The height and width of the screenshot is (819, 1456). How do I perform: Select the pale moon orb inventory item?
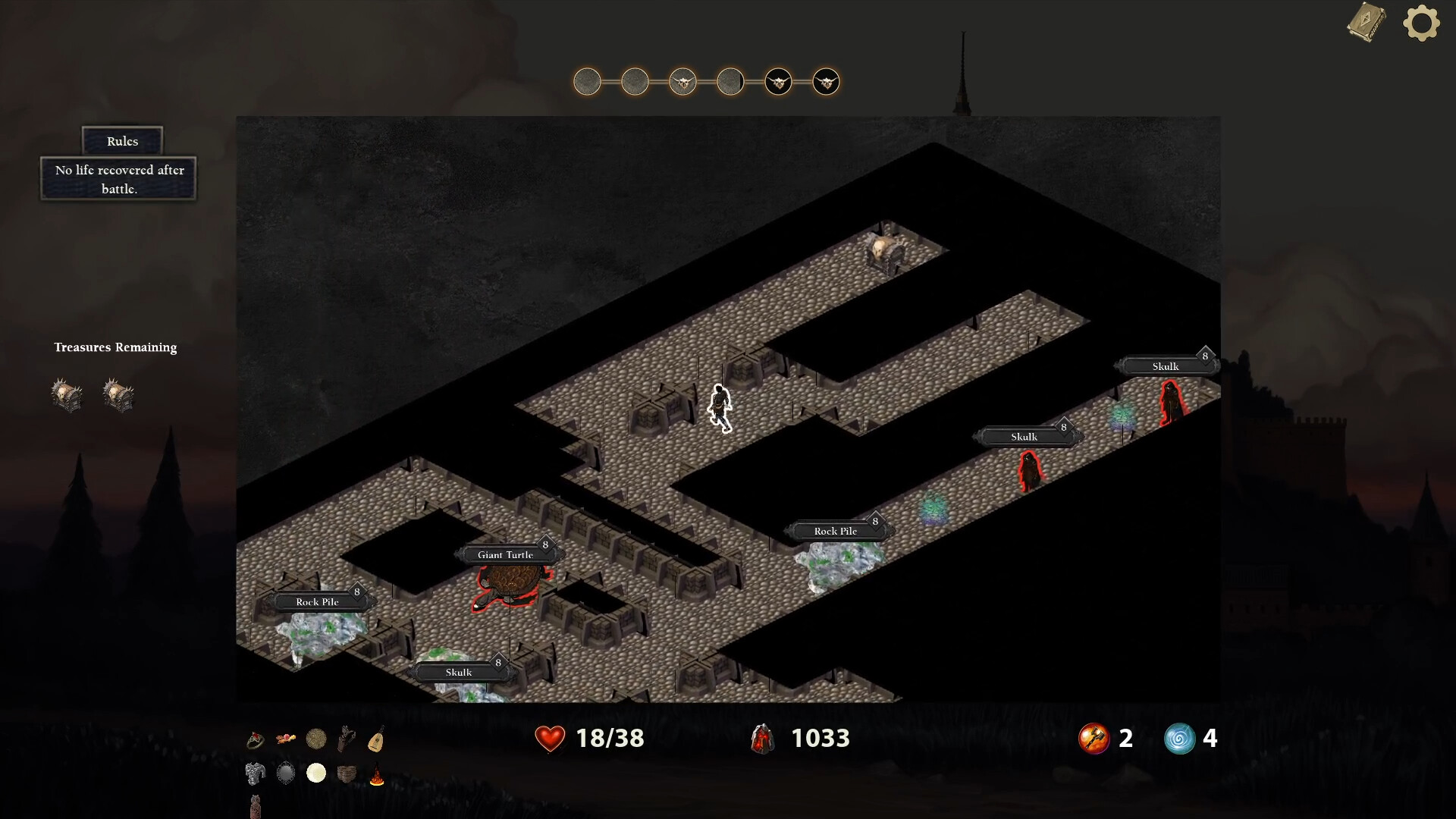tap(316, 773)
